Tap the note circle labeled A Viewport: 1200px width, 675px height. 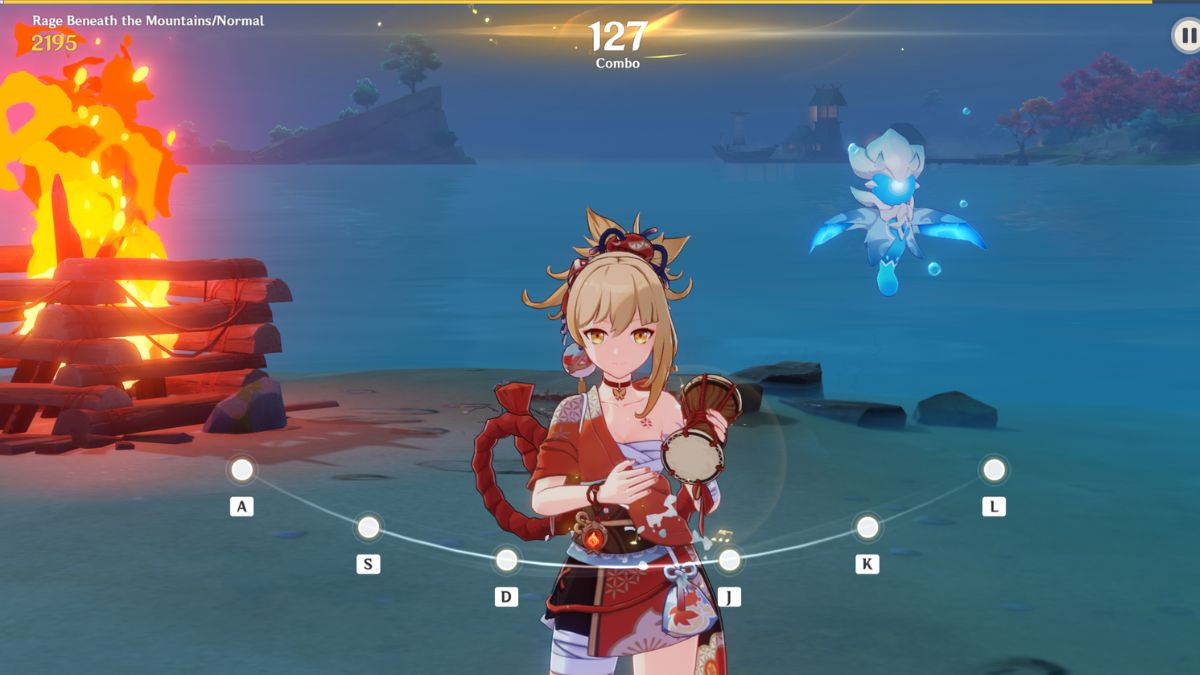coord(242,470)
